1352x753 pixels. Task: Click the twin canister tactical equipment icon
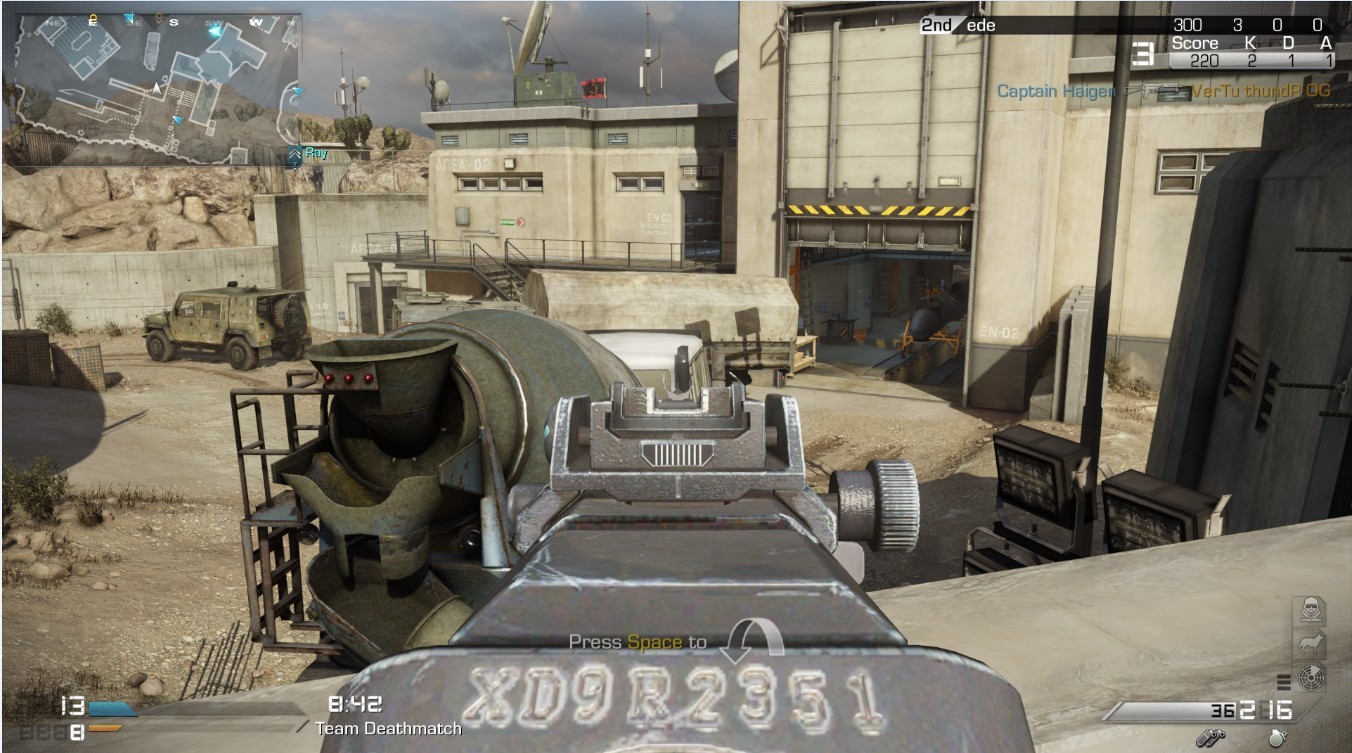[x=1215, y=738]
